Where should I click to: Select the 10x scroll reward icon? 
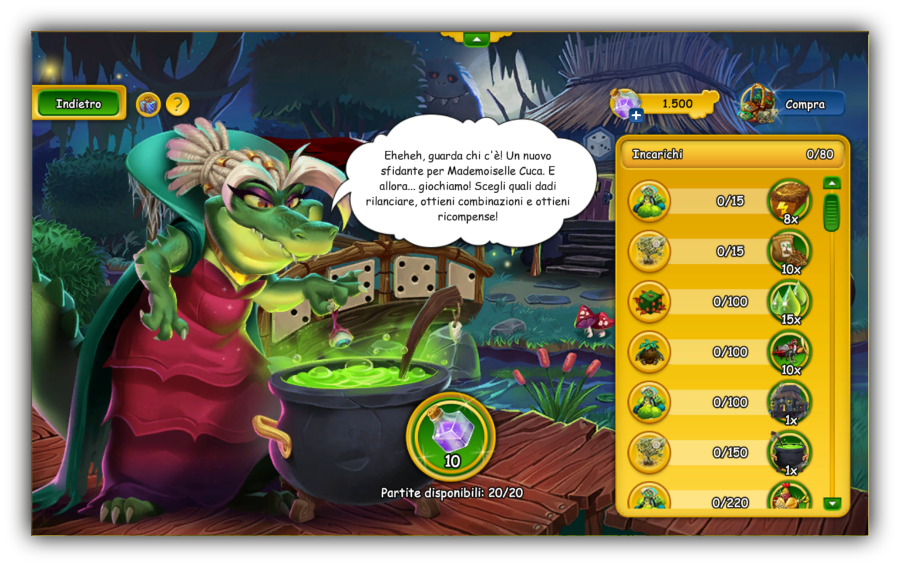point(789,250)
